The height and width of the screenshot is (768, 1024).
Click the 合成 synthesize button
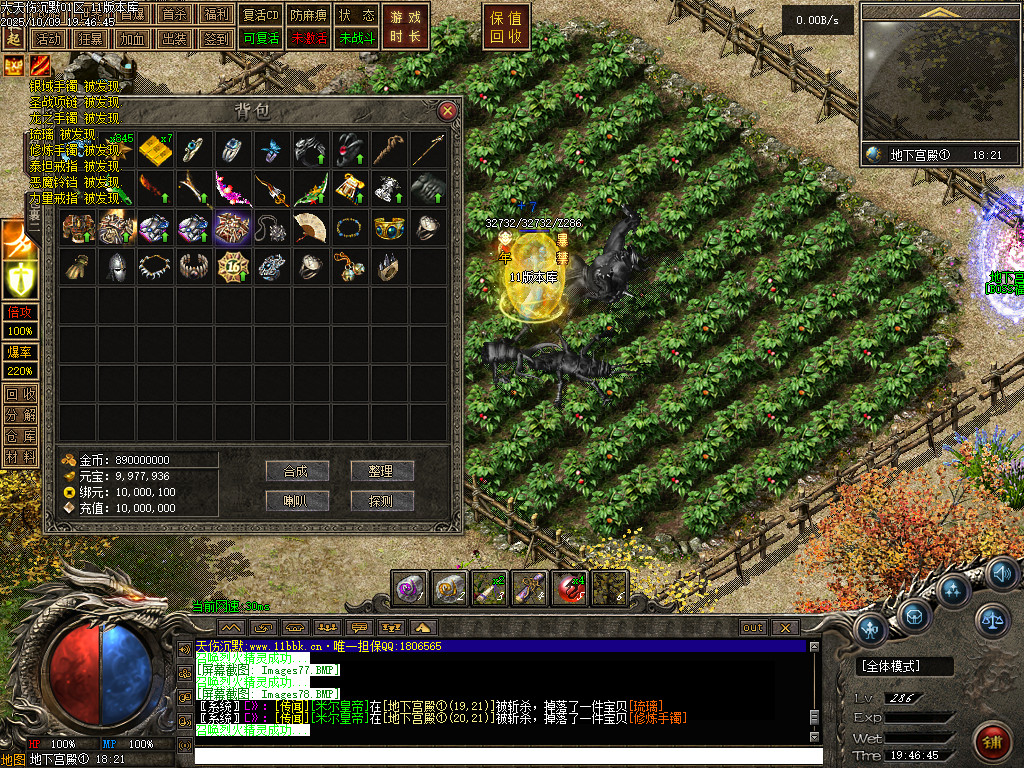point(297,471)
